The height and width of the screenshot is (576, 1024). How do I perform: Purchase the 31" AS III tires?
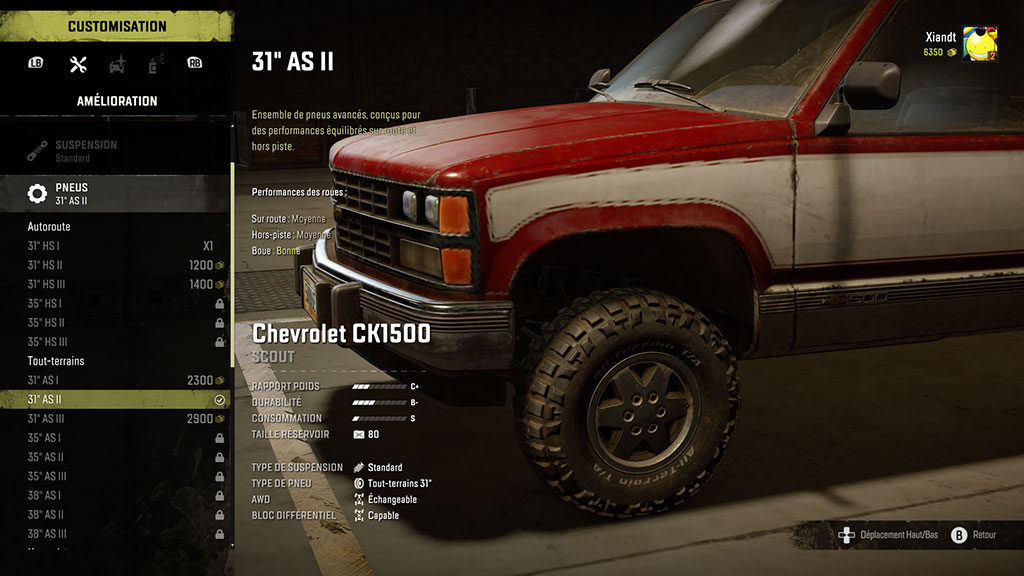coord(120,418)
